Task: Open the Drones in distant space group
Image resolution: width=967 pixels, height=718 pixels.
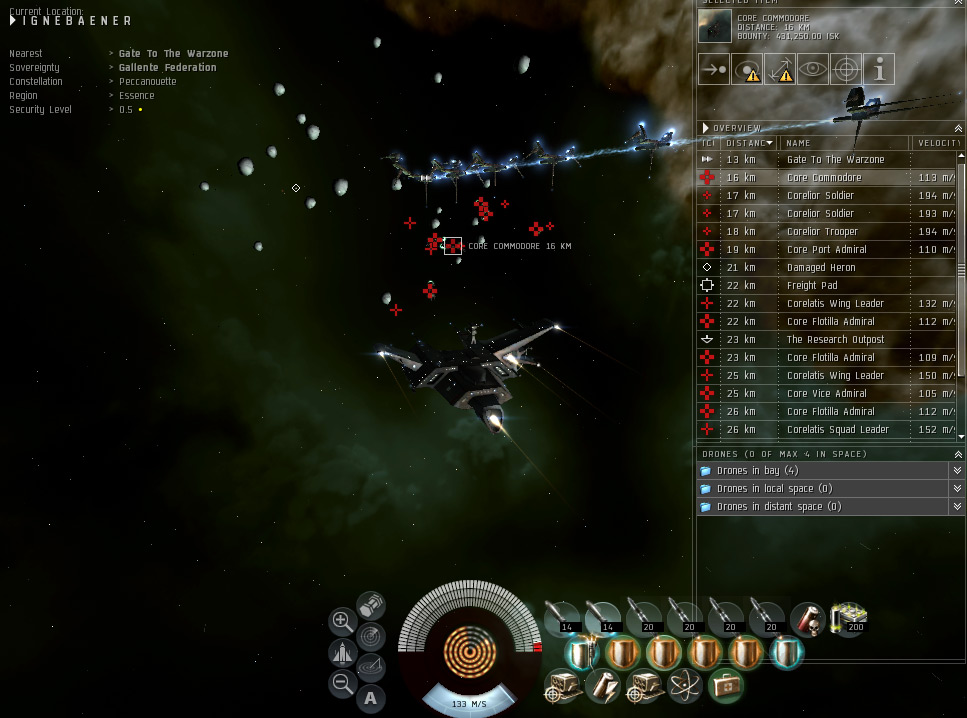Action: pos(778,507)
